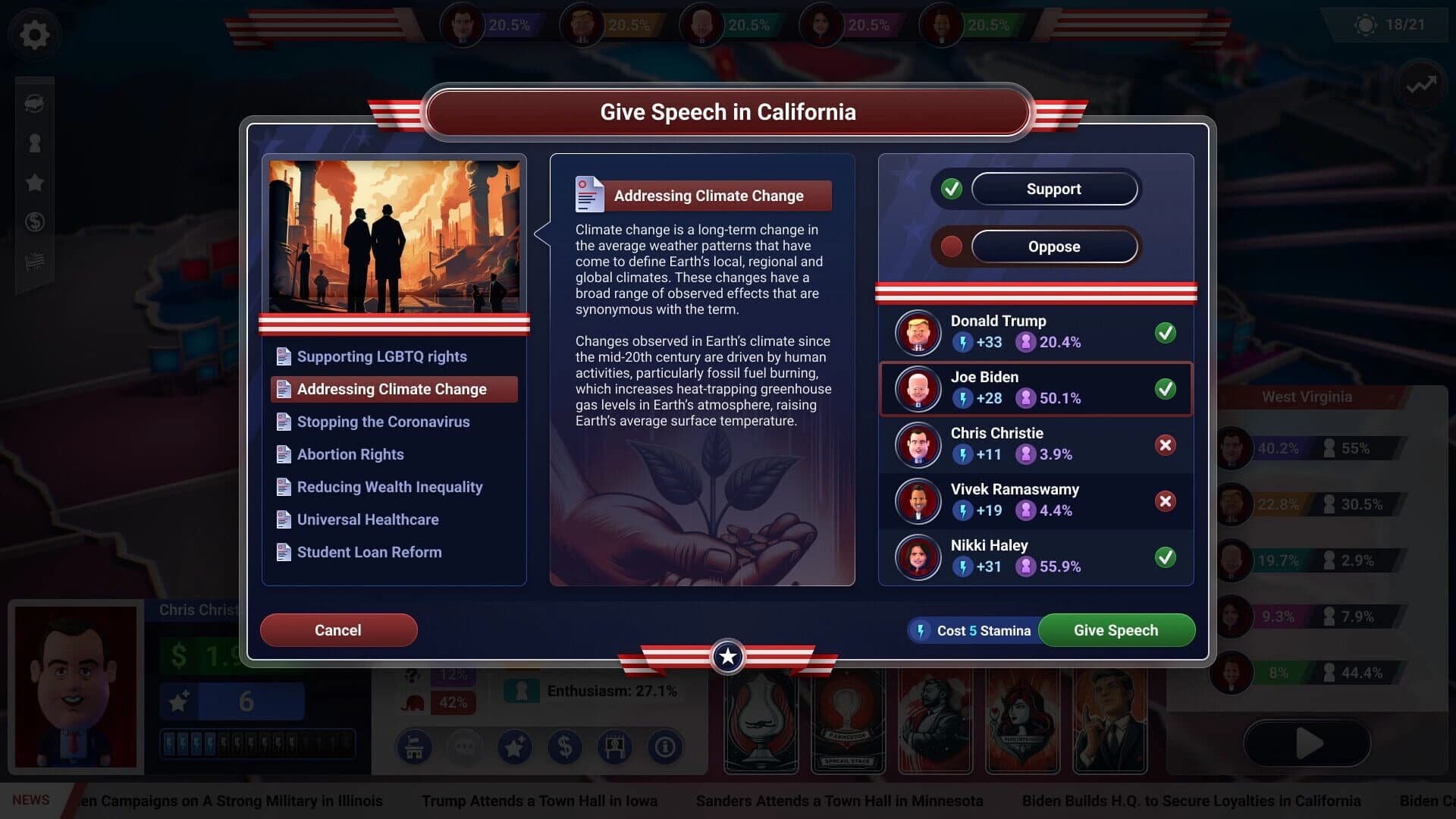Toggle Chris Christie's speech reaction marker

[x=1166, y=445]
